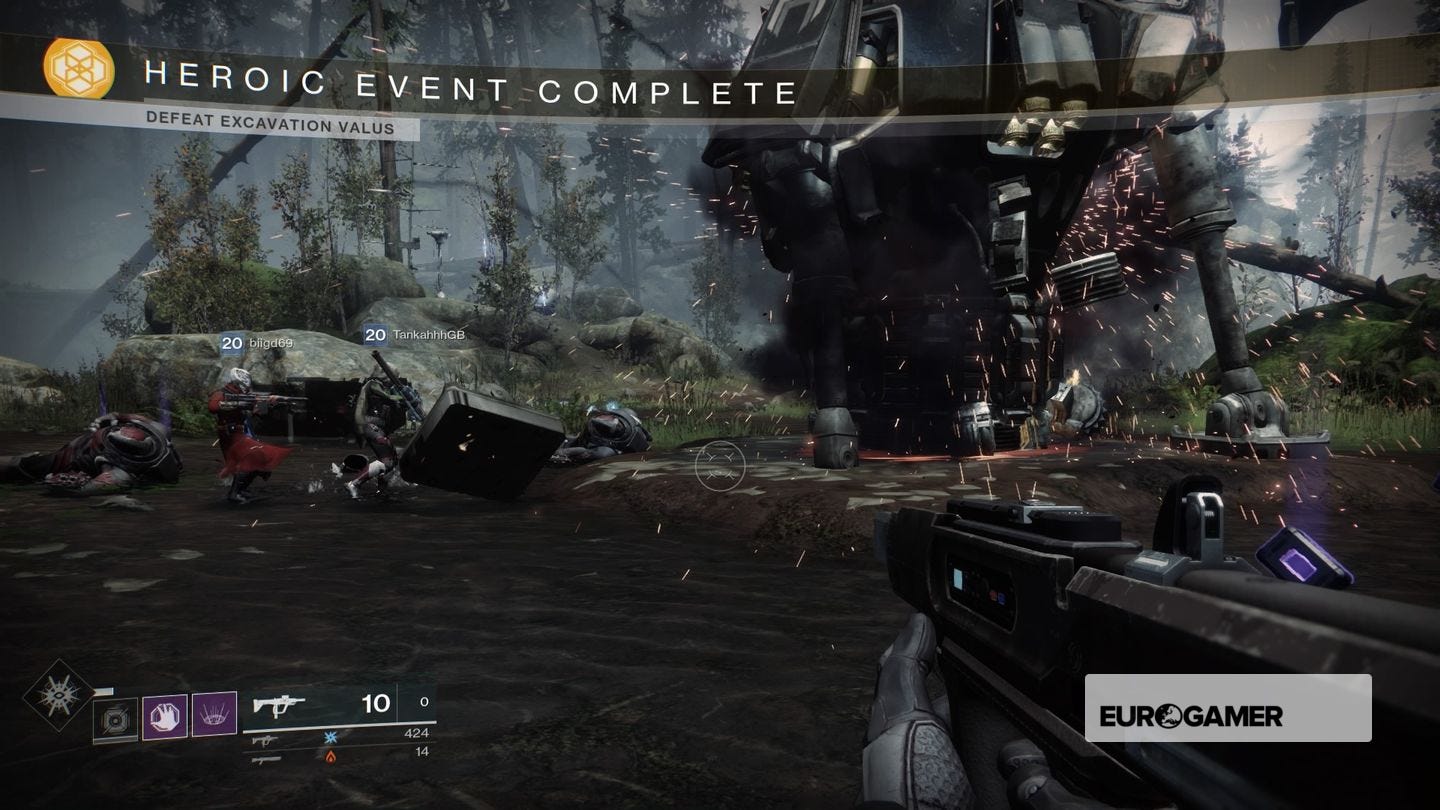
Task: Activate the purple rift class ability
Action: point(214,715)
